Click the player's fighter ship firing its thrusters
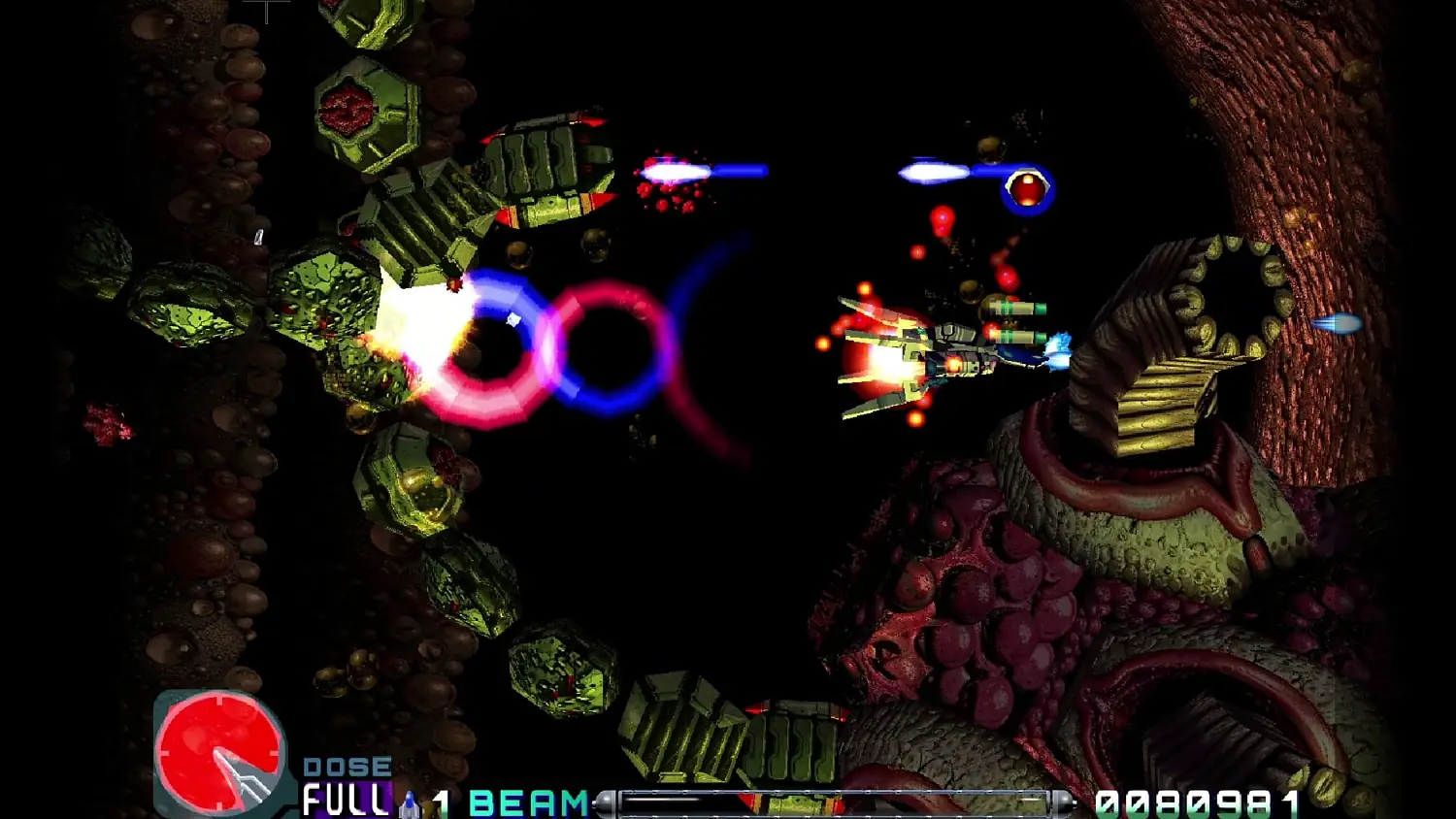This screenshot has width=1456, height=819. click(x=946, y=354)
